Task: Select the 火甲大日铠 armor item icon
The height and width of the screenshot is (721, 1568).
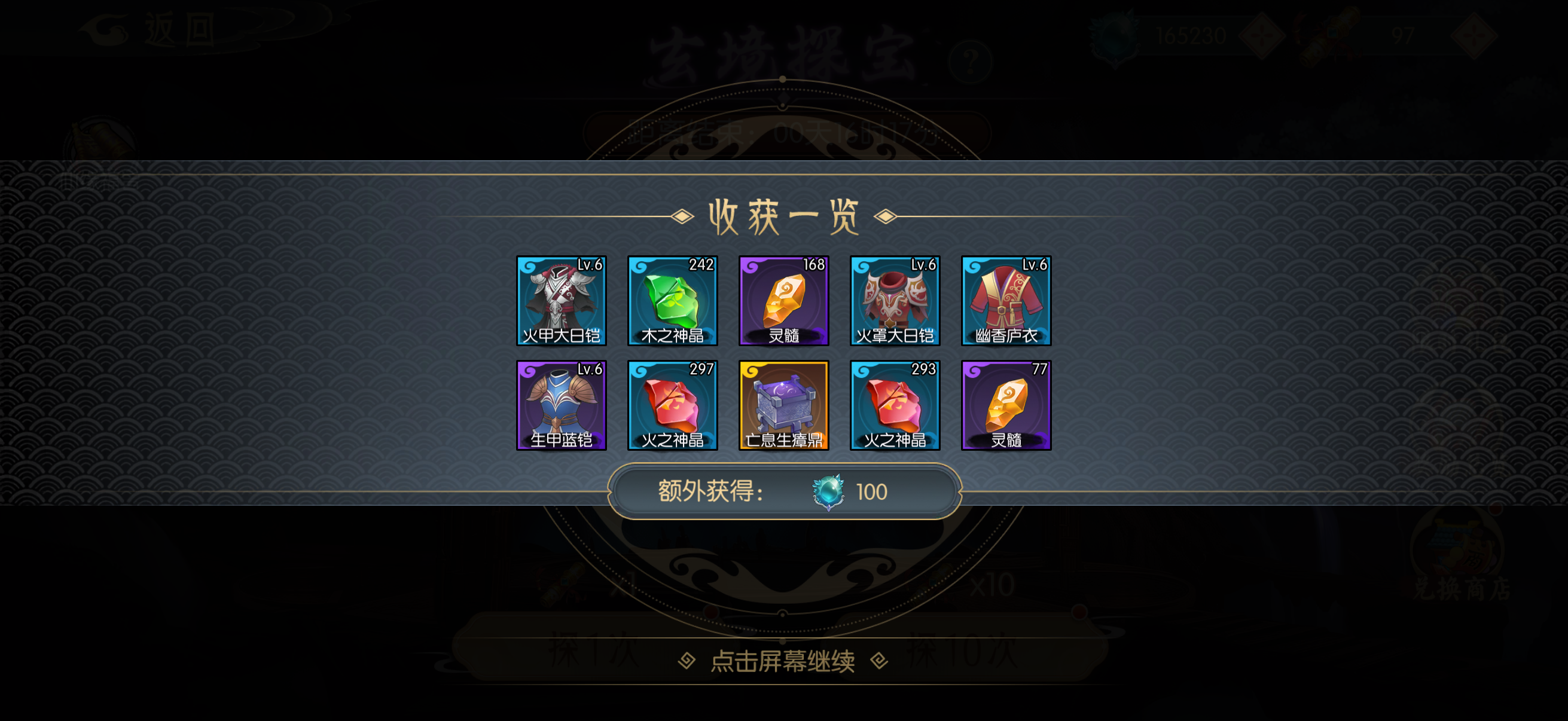Action: (x=560, y=301)
